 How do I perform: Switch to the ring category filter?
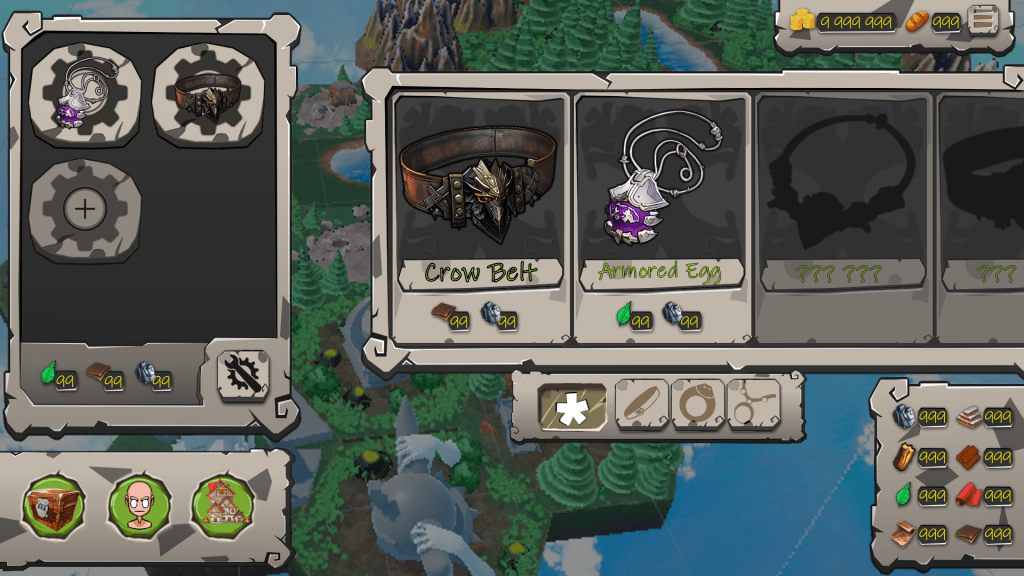click(697, 405)
